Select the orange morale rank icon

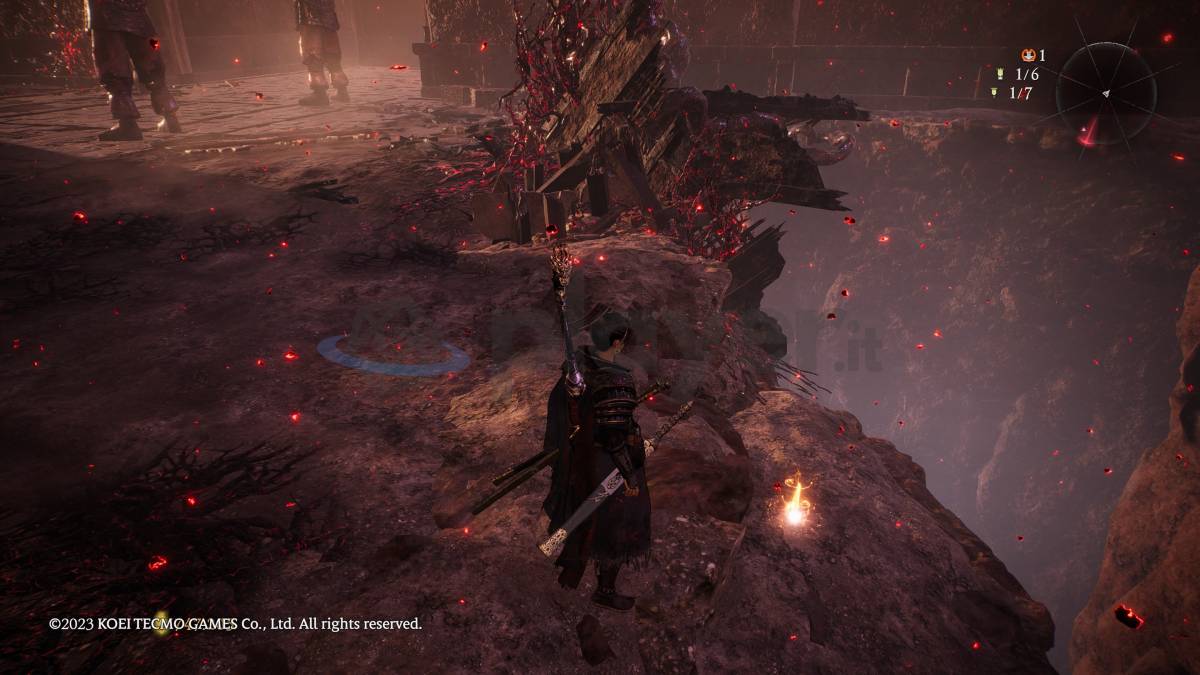[x=1027, y=55]
